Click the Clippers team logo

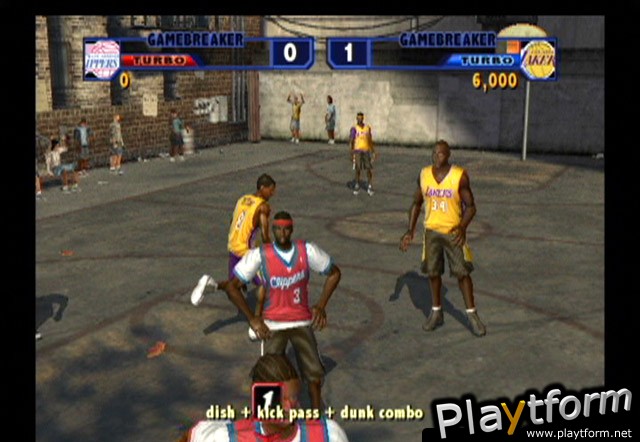pos(102,59)
